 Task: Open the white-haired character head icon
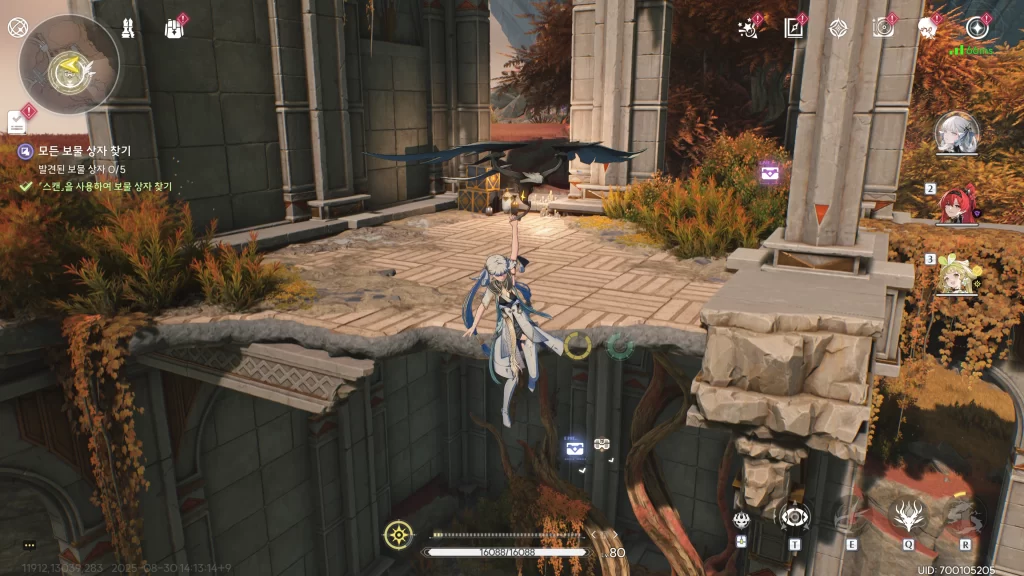click(927, 28)
